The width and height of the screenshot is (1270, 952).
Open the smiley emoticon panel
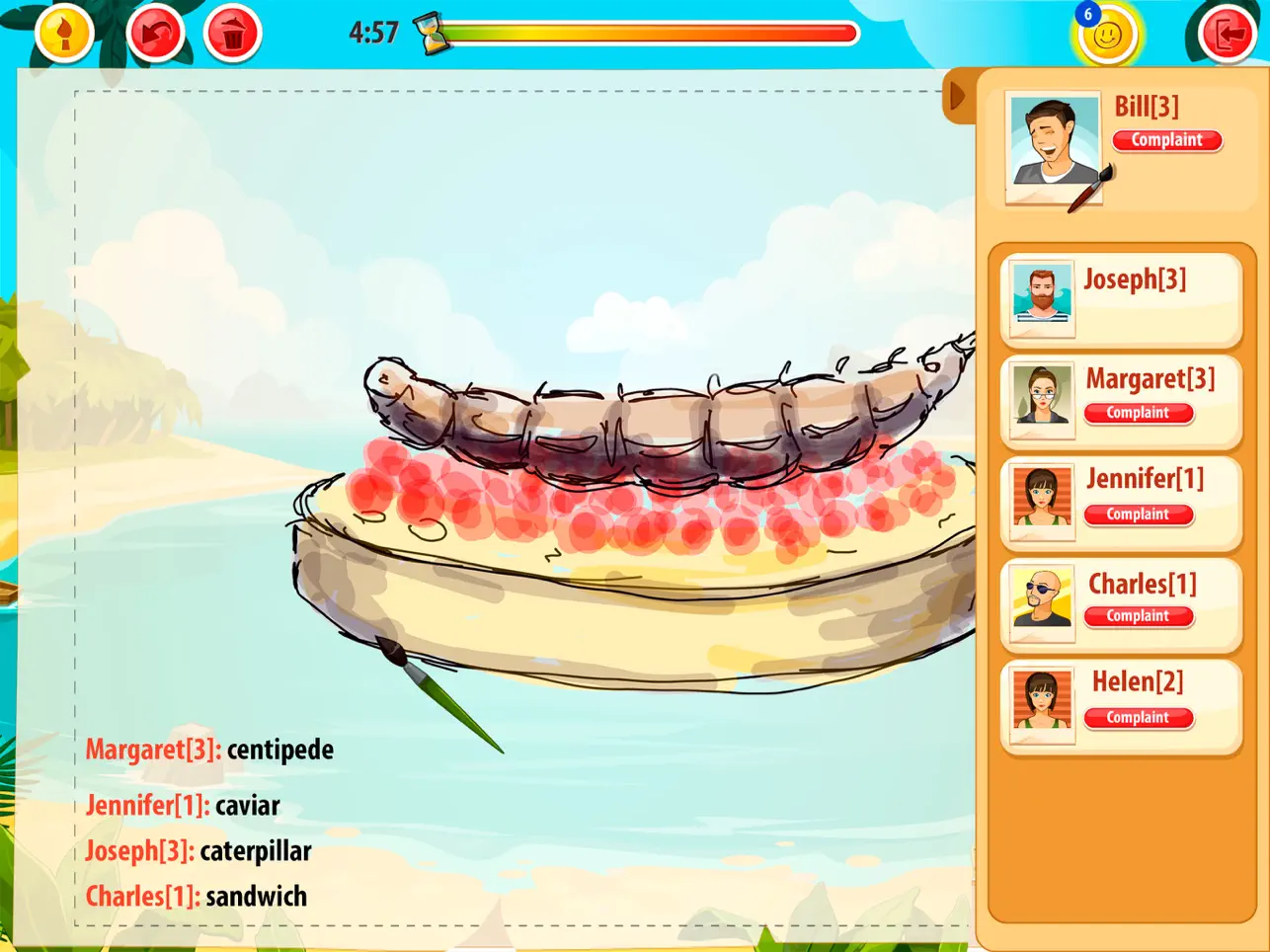point(1108,33)
